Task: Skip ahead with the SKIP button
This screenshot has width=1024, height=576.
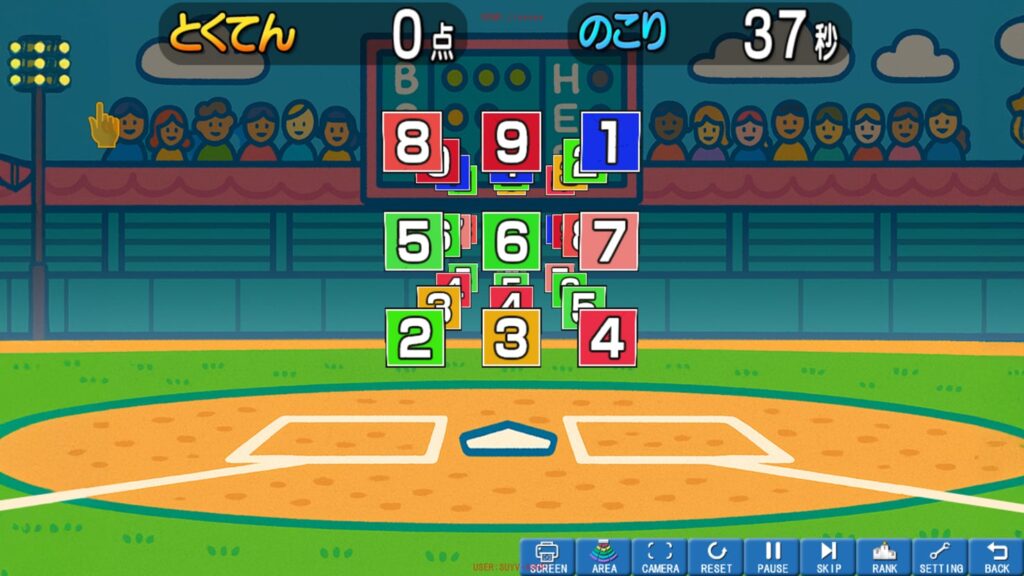Action: (x=828, y=557)
